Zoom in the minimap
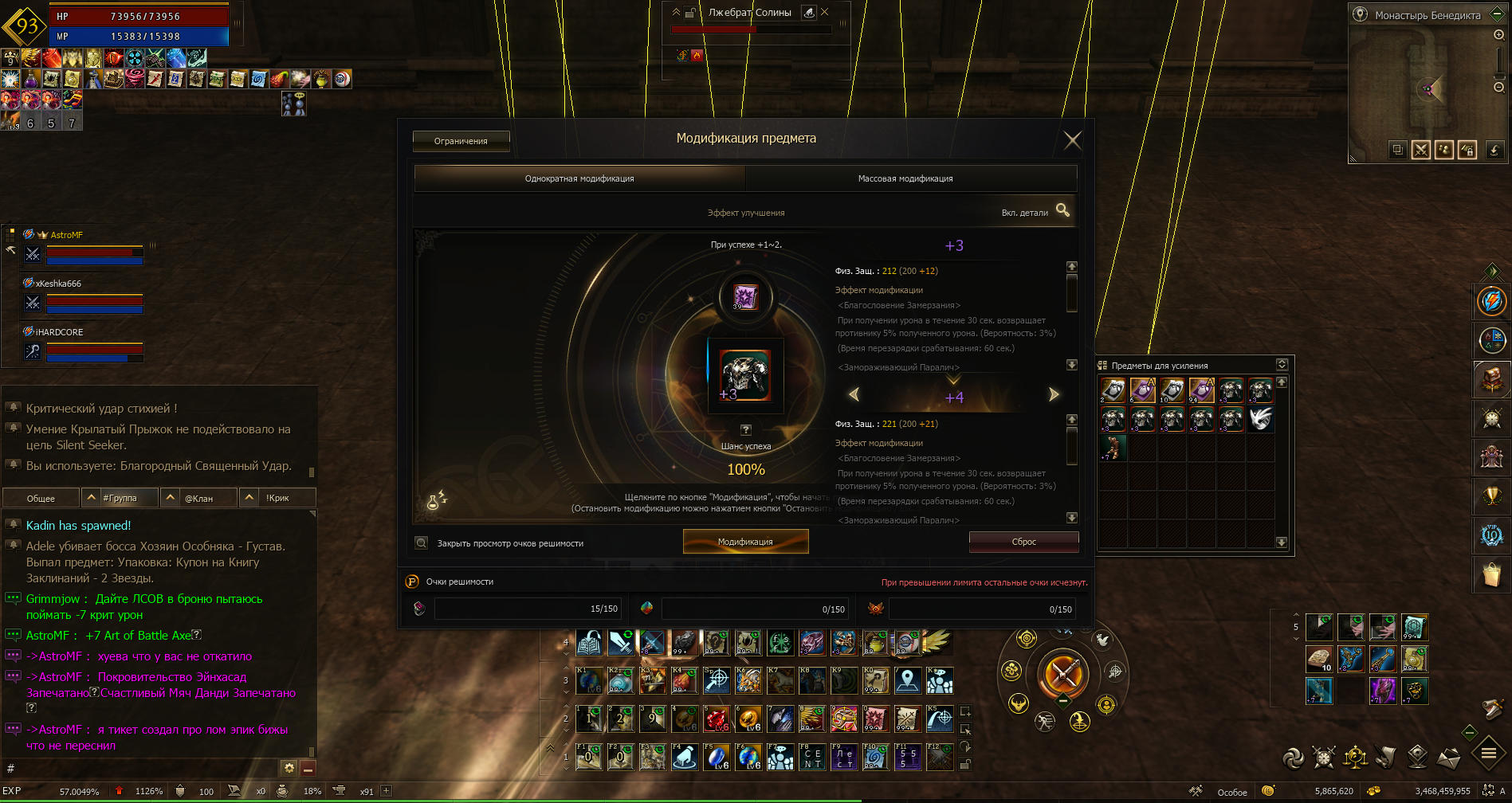This screenshot has width=1512, height=803. (x=1498, y=35)
